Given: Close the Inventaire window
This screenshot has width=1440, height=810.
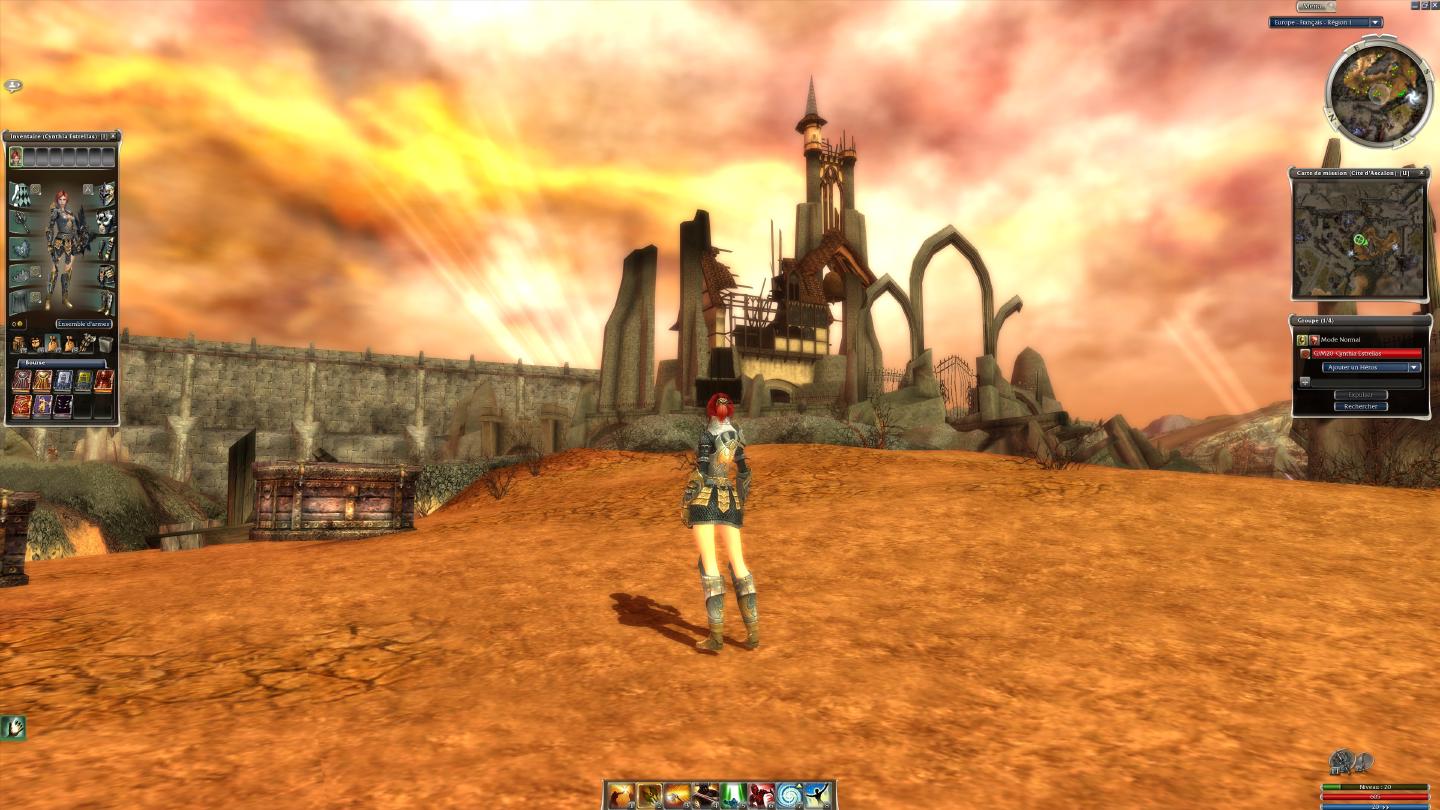Looking at the screenshot, I should [x=114, y=136].
